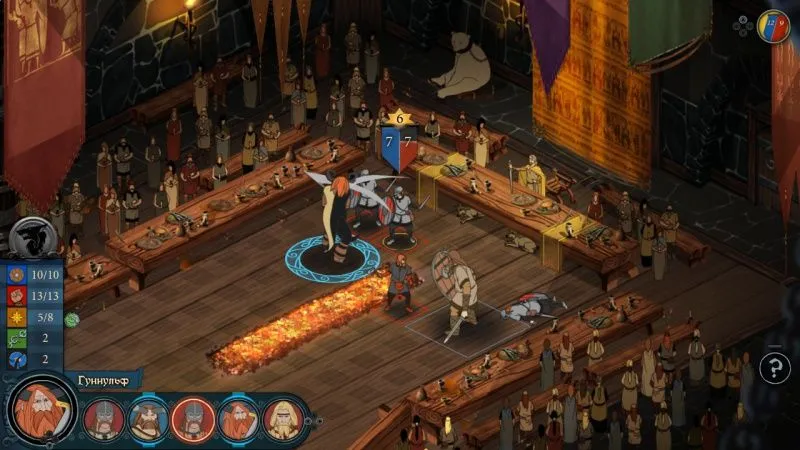
Task: Open the banner shield menu icon
Action: tap(773, 24)
